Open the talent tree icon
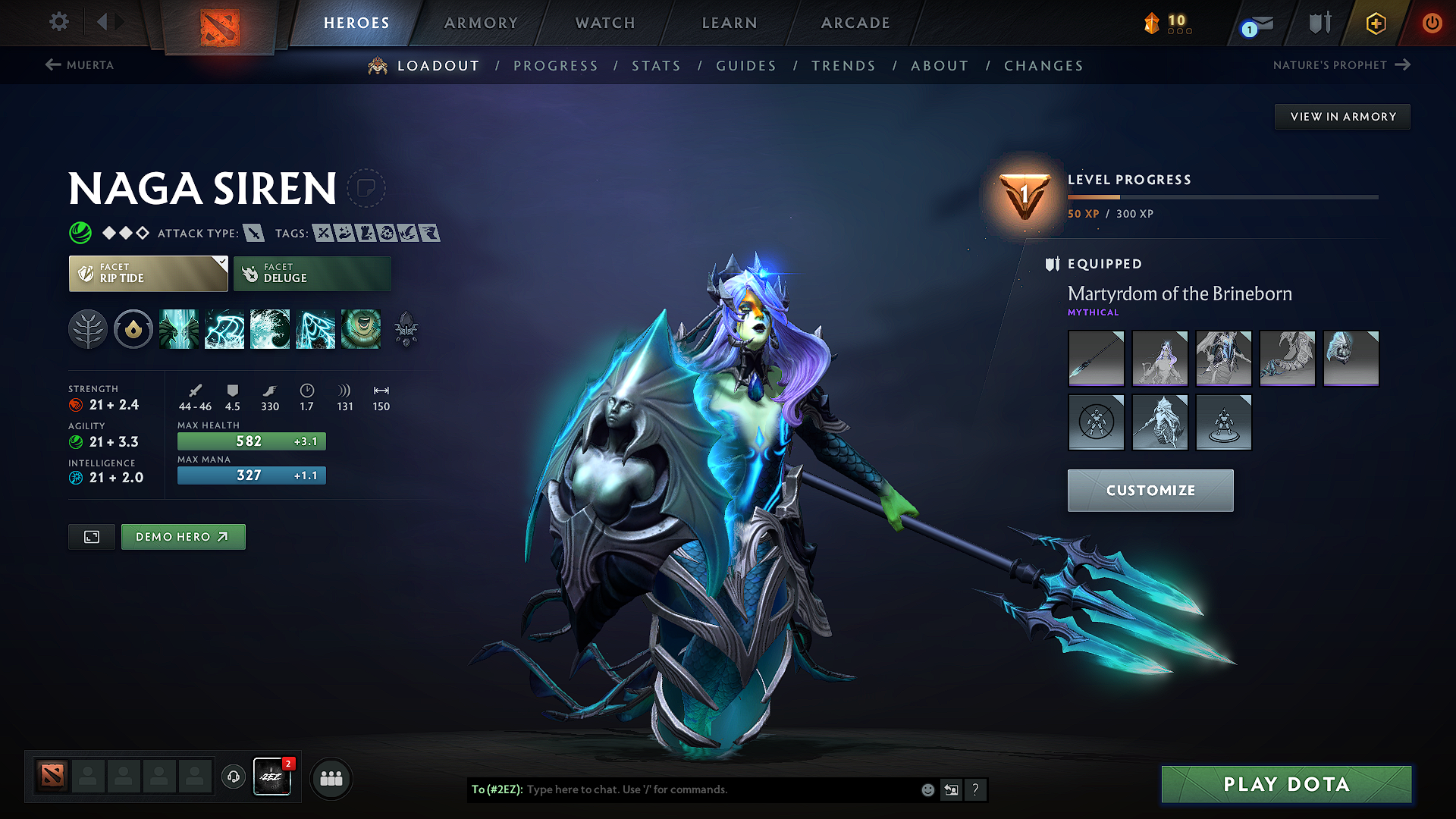1456x819 pixels. 88,329
